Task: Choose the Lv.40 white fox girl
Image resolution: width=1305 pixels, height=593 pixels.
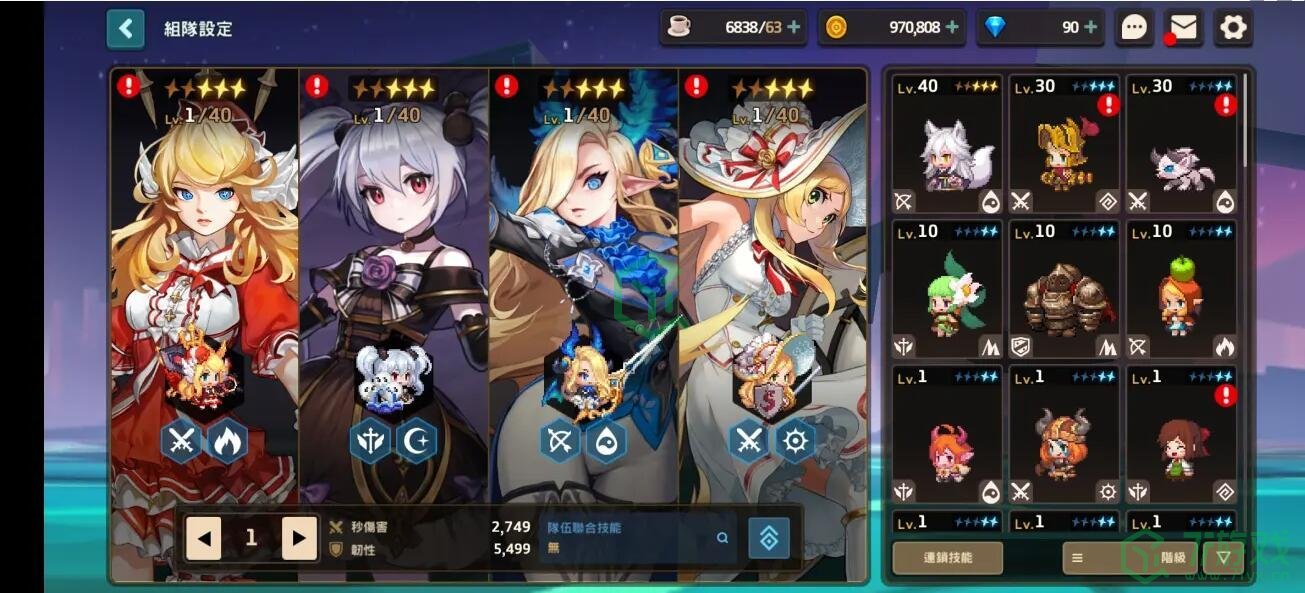Action: point(946,145)
